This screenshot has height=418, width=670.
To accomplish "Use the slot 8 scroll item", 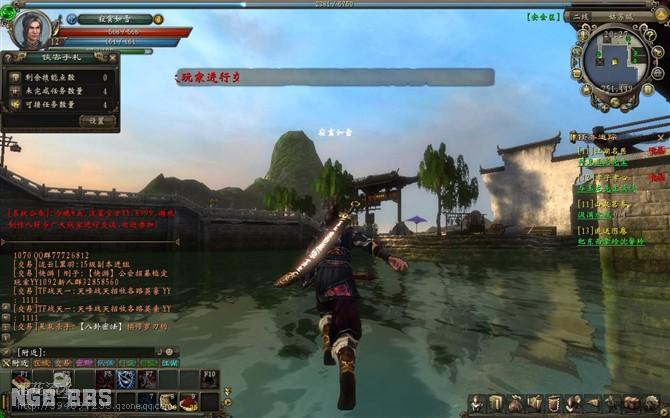I will (x=167, y=402).
